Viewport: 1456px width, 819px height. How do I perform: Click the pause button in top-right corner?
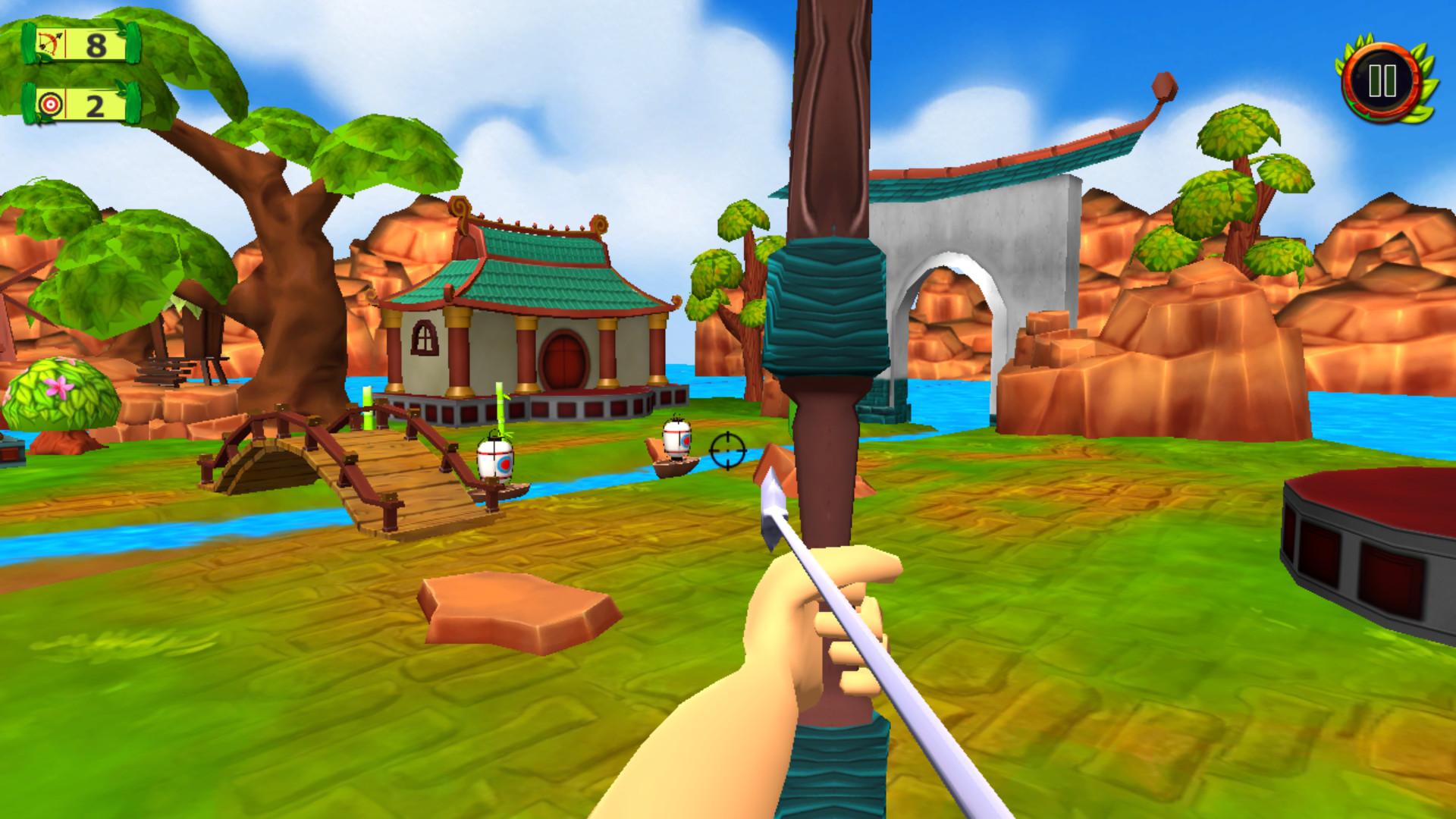point(1382,78)
